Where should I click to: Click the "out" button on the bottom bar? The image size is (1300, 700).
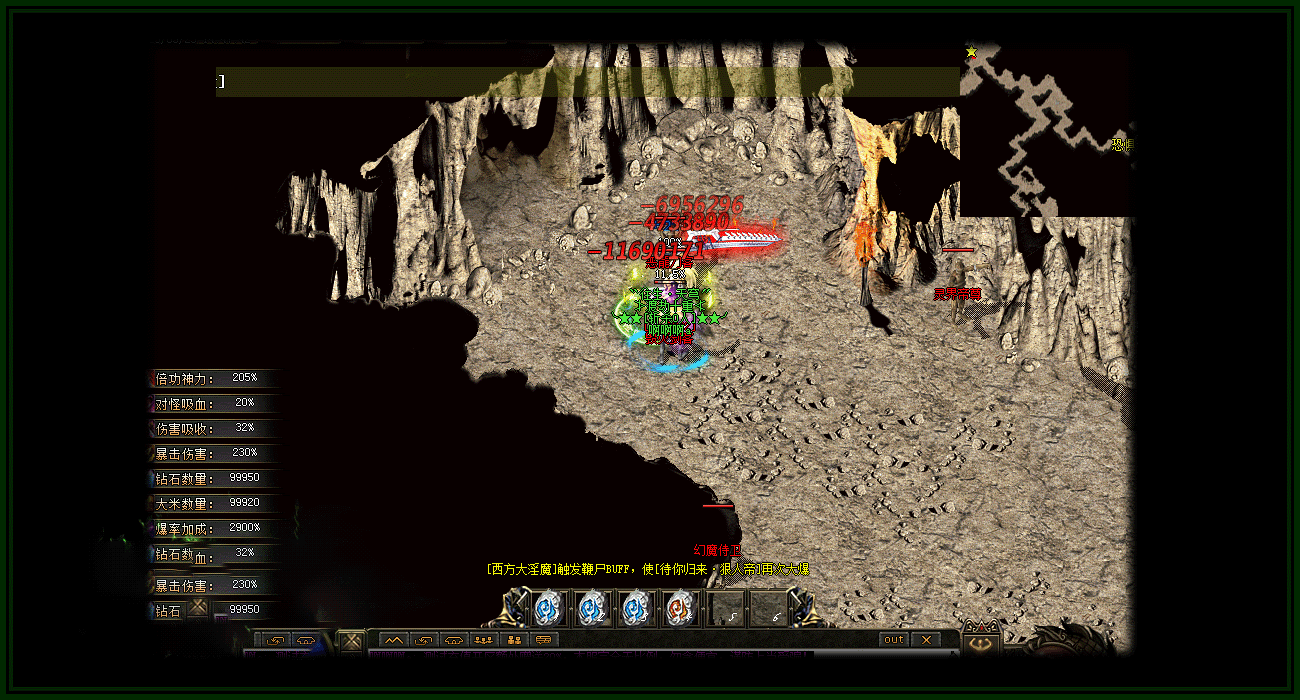click(893, 640)
